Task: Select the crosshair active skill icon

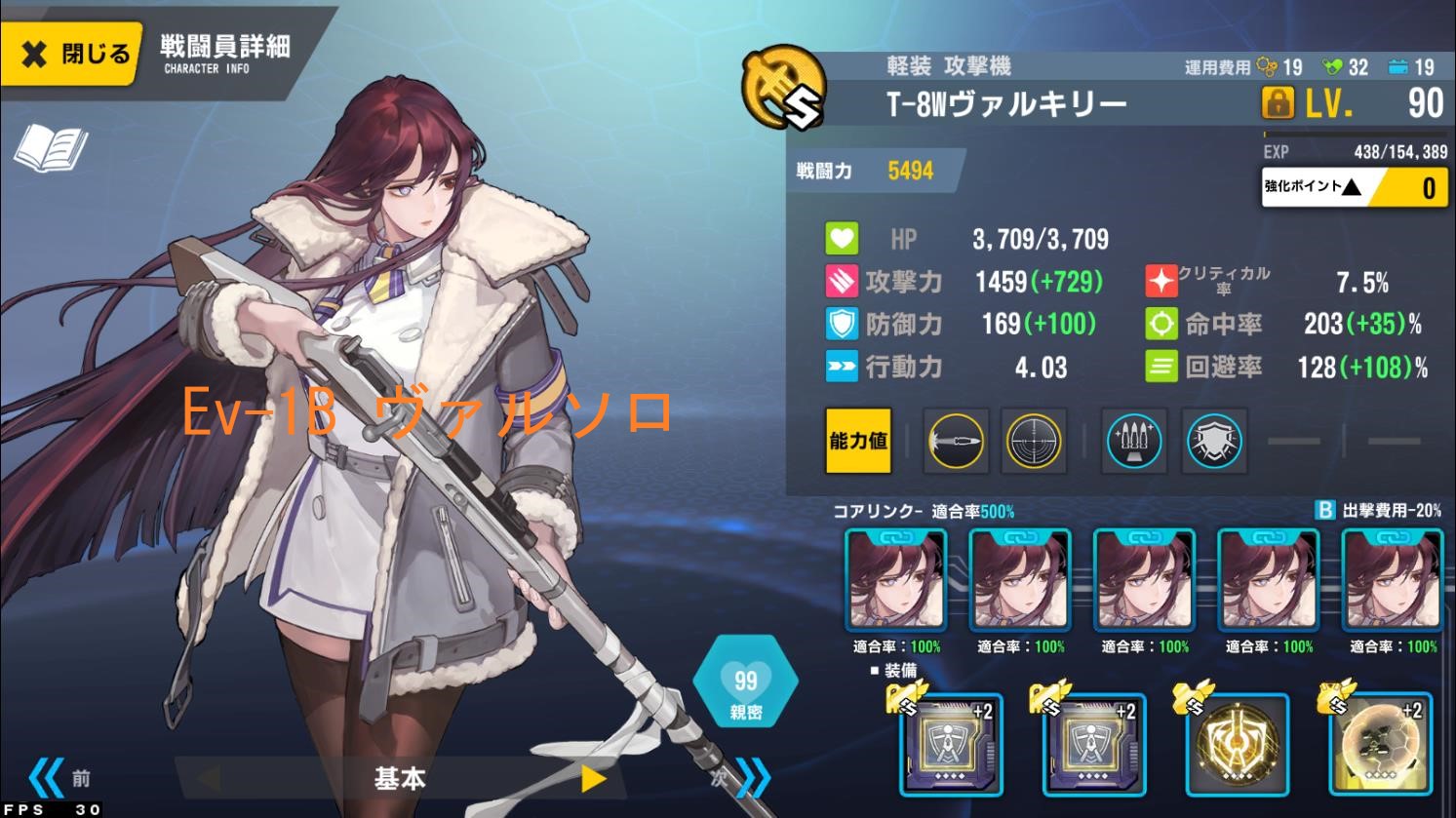Action: pyautogui.click(x=1035, y=442)
